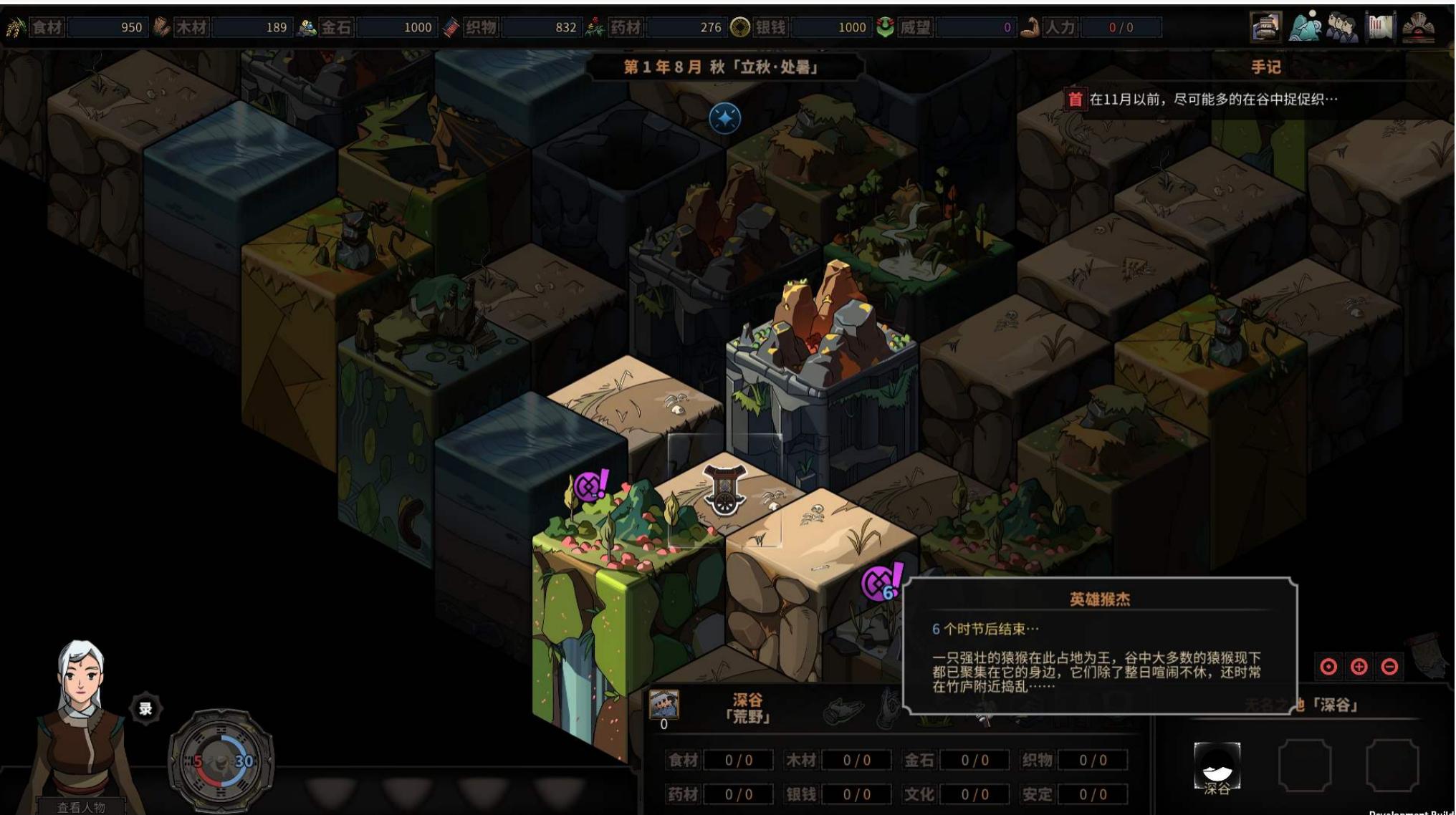Select the purple event marker numbered 6
The image size is (1456, 815).
point(881,583)
